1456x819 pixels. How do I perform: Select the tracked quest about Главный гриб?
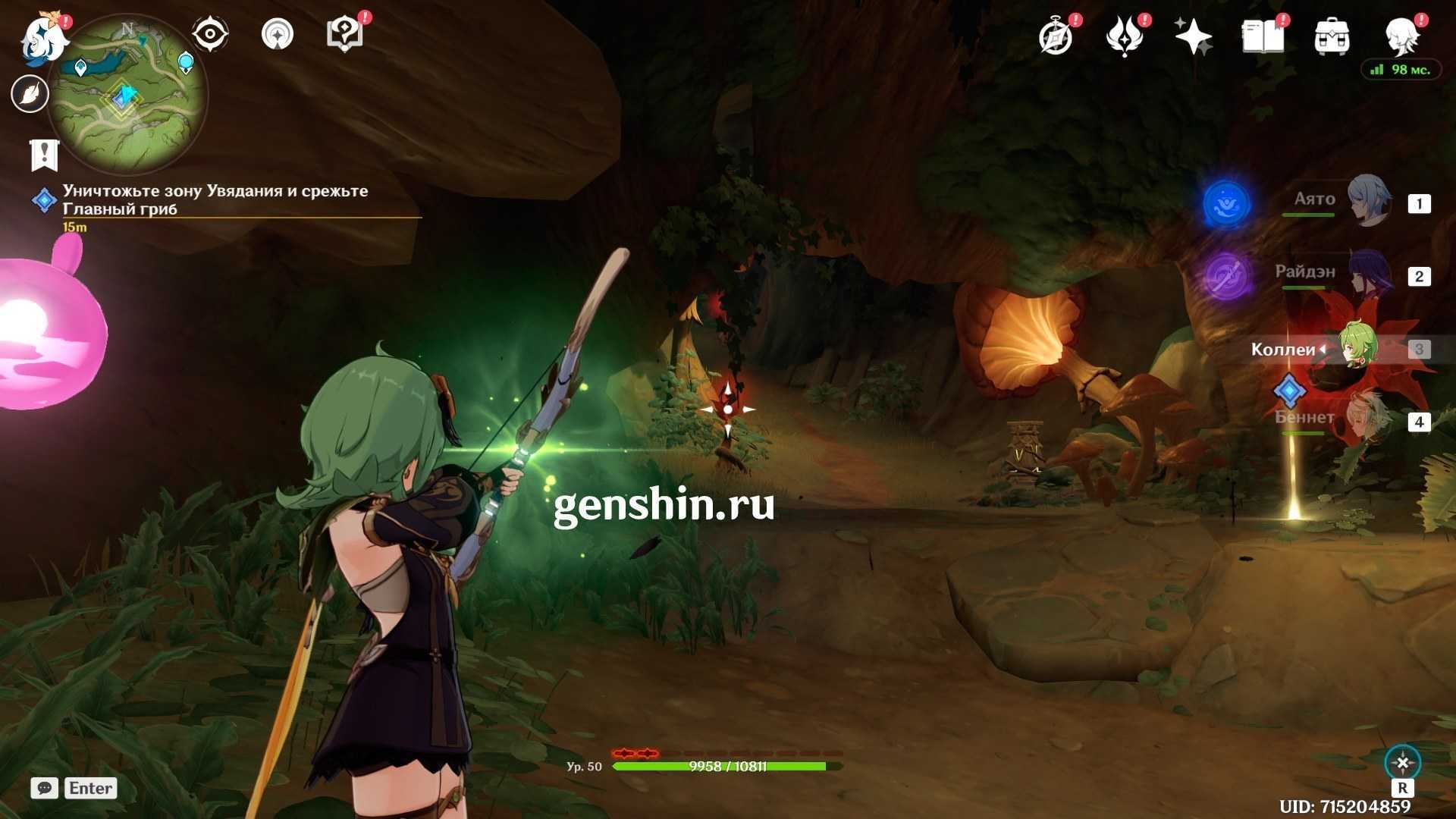pos(215,199)
